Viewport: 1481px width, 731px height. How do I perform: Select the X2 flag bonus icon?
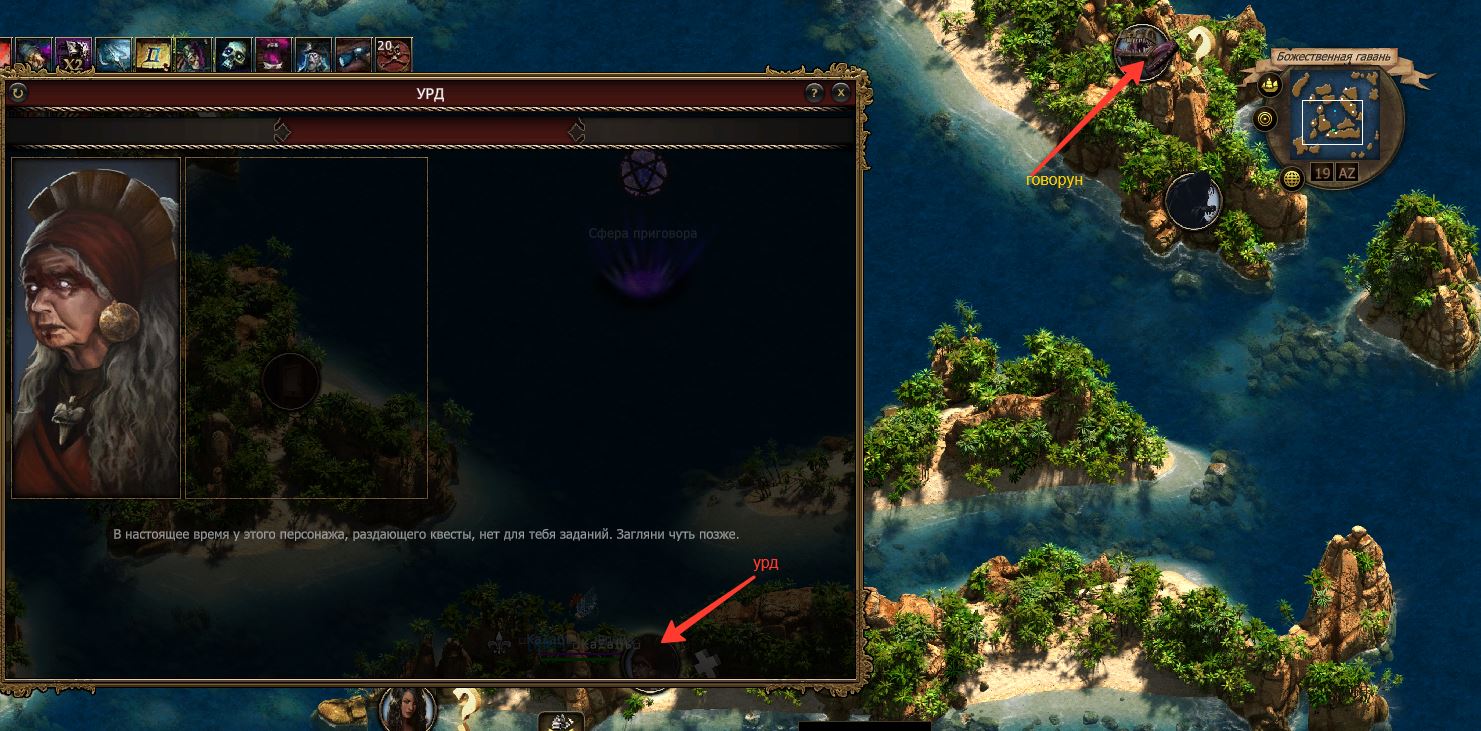[73, 54]
